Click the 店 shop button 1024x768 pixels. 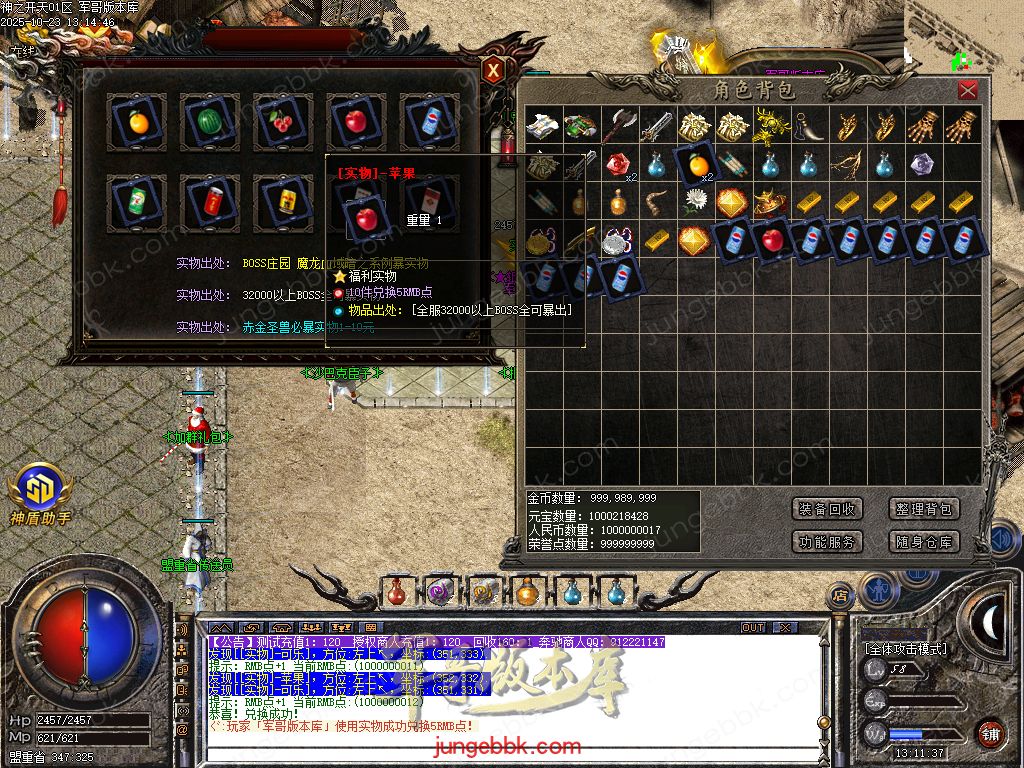[x=840, y=595]
